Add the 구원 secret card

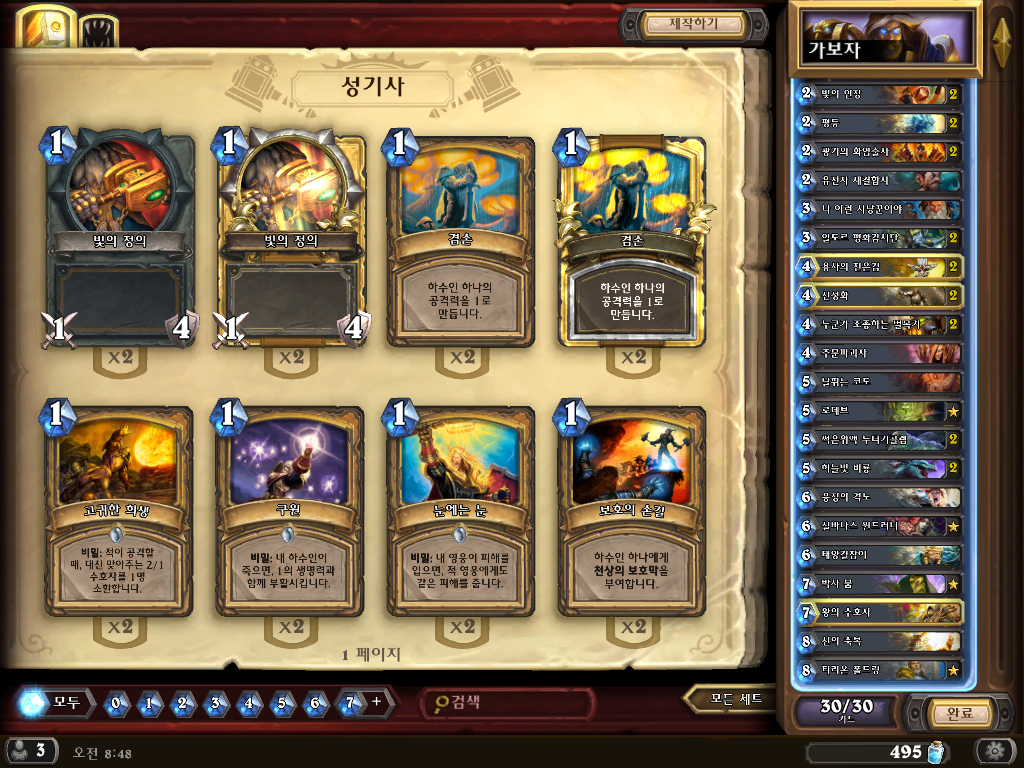point(290,510)
